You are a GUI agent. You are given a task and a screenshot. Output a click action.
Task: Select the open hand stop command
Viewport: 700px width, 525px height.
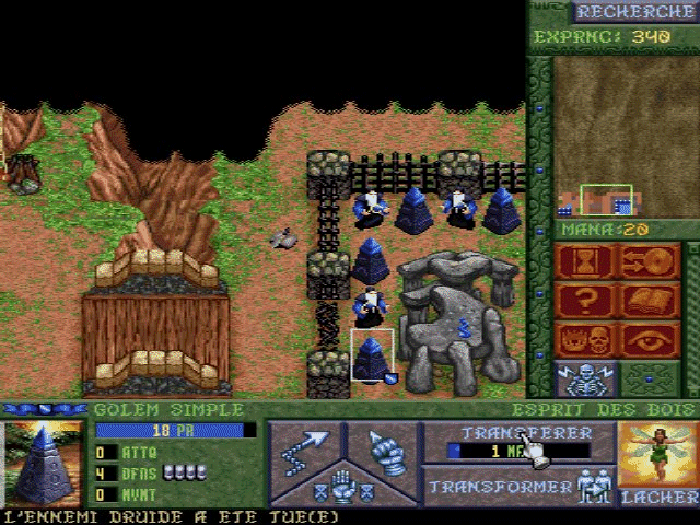click(x=343, y=487)
